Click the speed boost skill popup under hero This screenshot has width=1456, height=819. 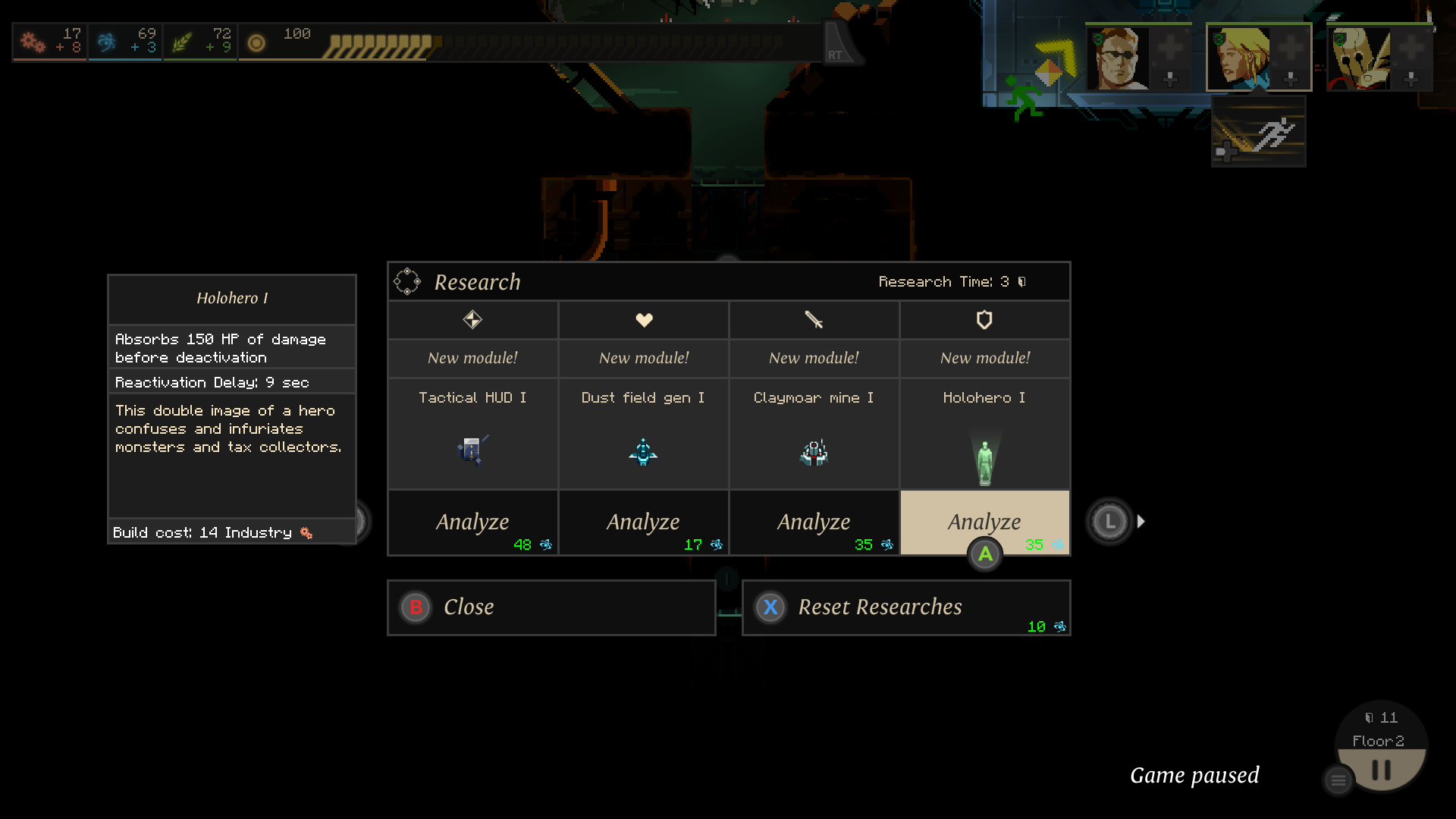click(x=1257, y=130)
